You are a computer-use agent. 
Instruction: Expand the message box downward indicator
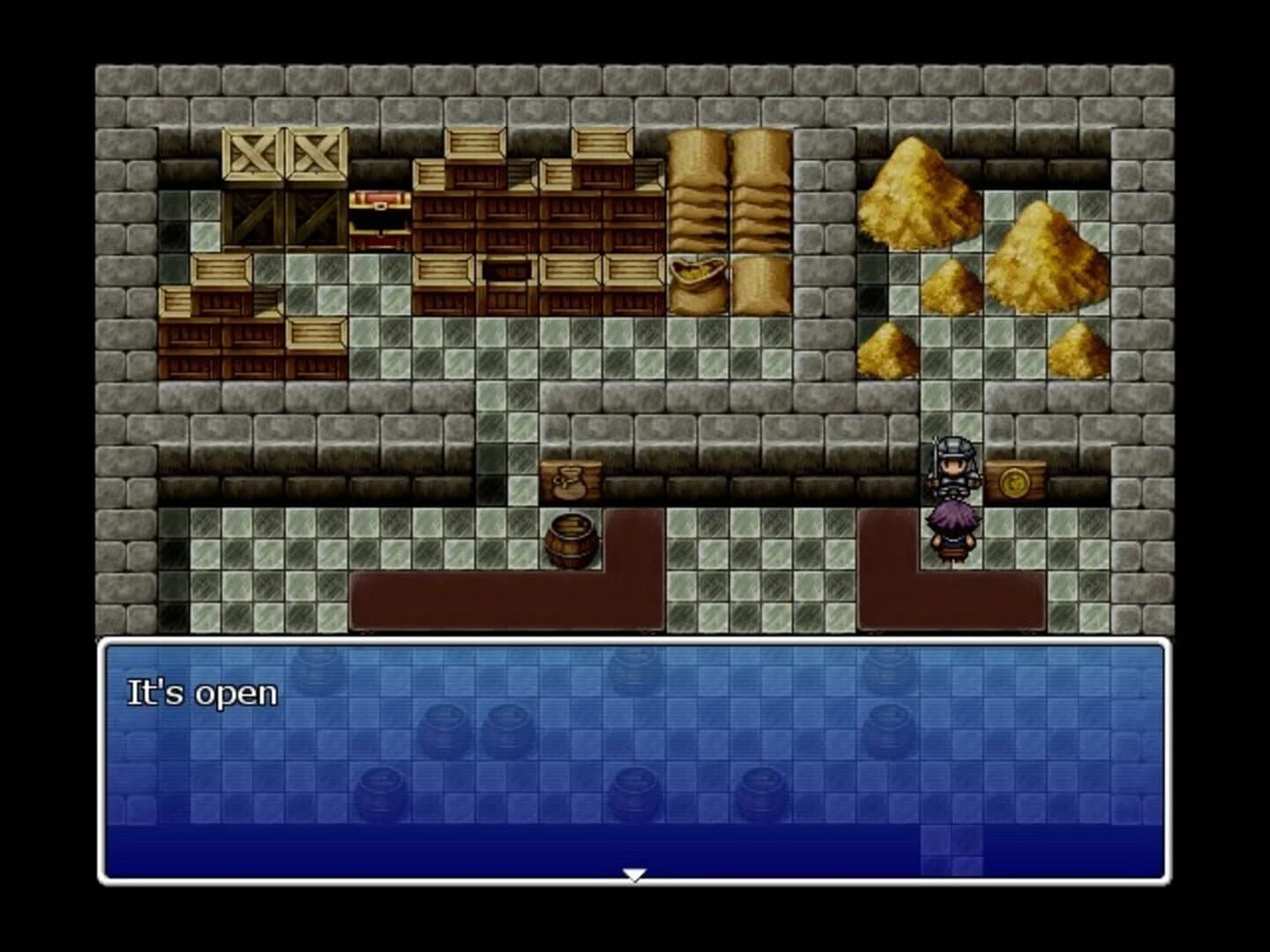635,874
